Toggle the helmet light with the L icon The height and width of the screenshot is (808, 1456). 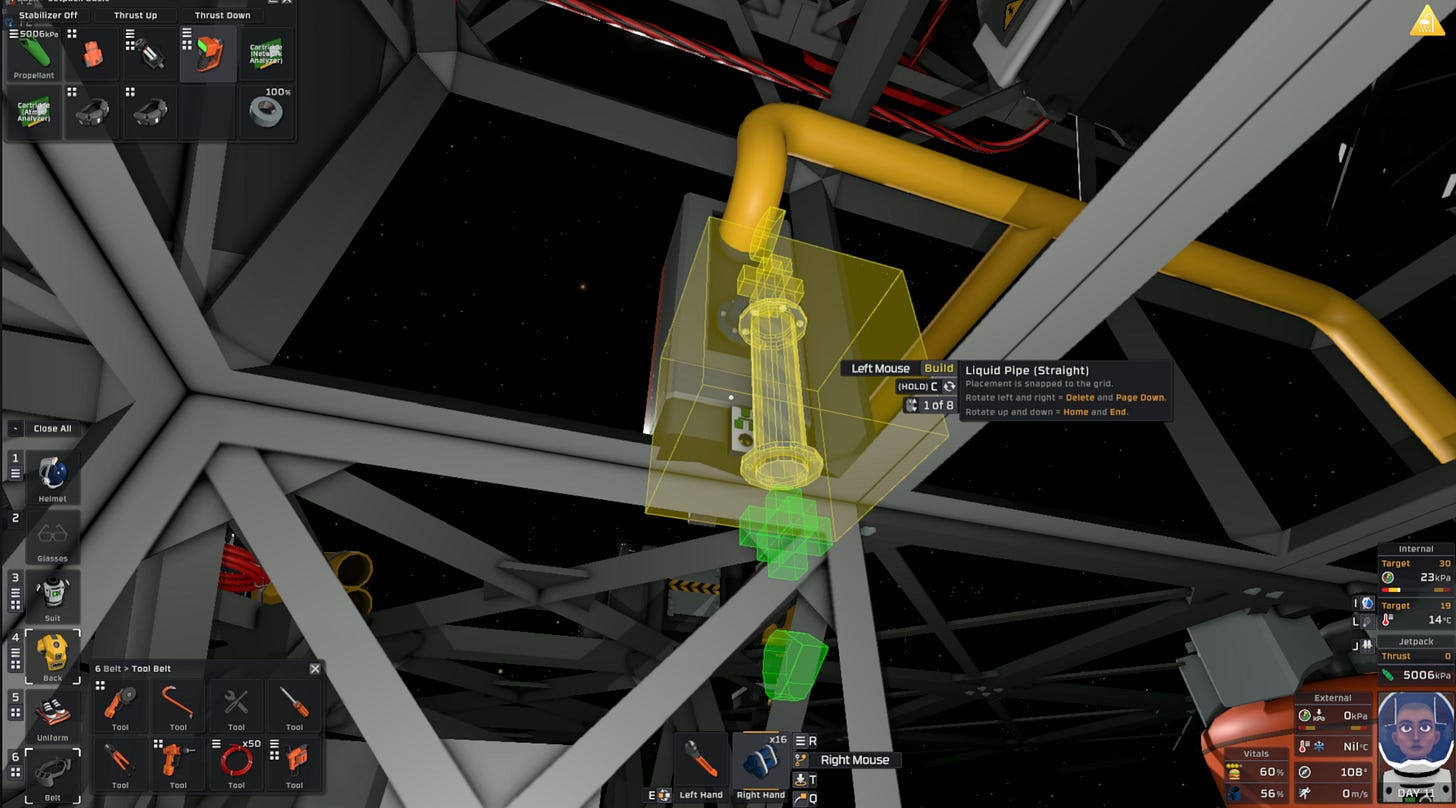coord(1368,622)
